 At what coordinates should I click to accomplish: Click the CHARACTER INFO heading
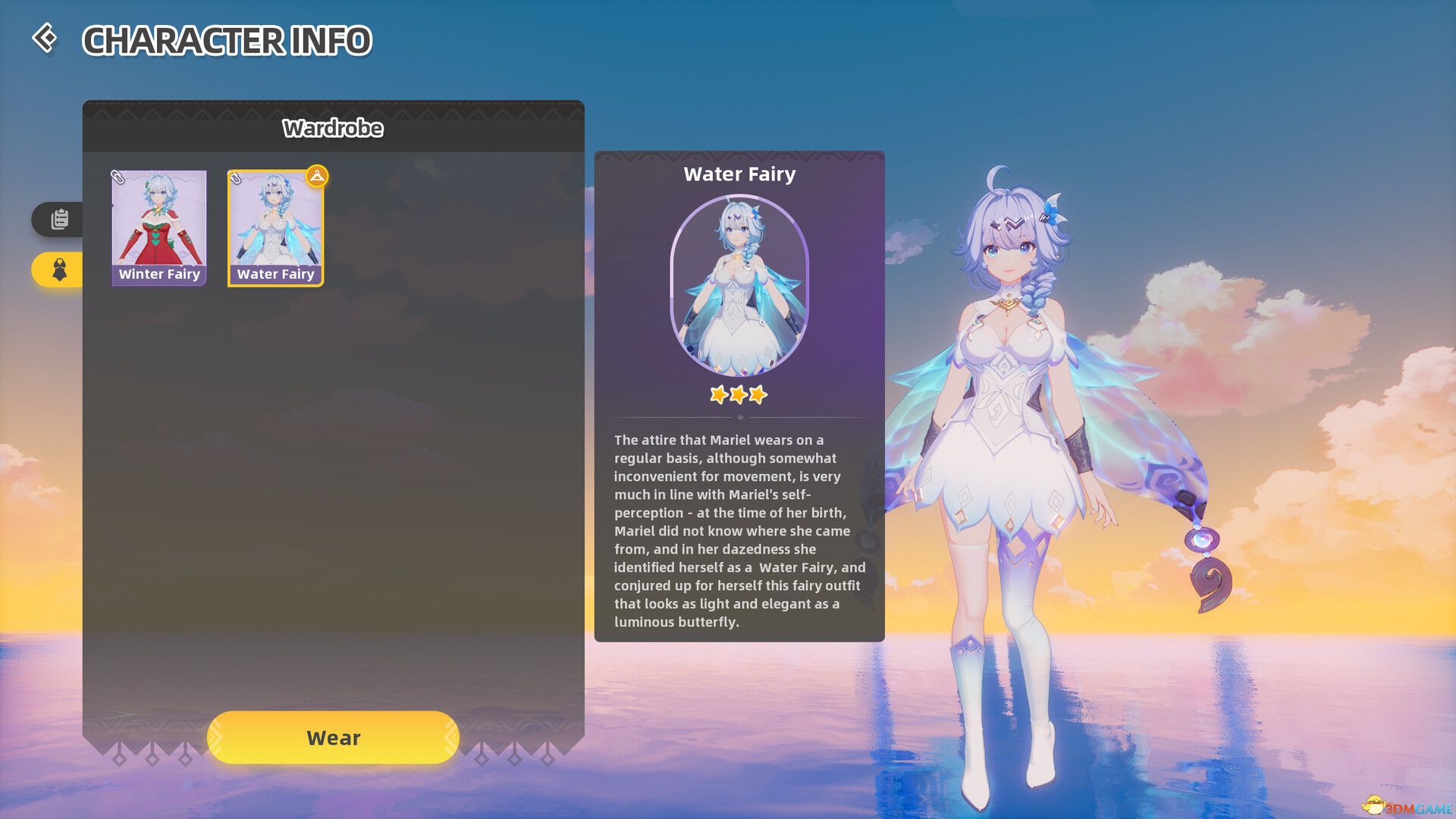227,42
